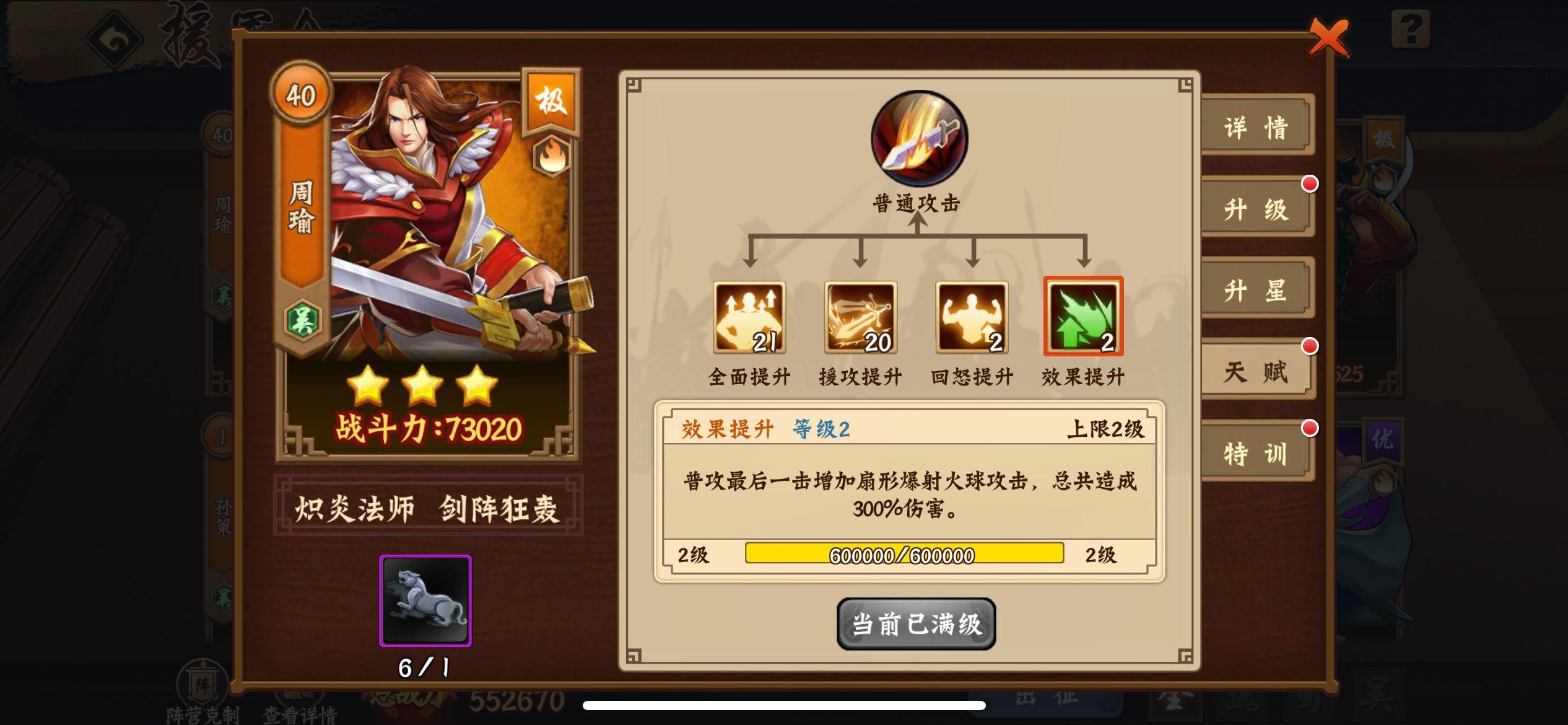The image size is (1568, 725).
Task: Tap the 600000/600000 yellow progress bar
Action: [x=904, y=555]
